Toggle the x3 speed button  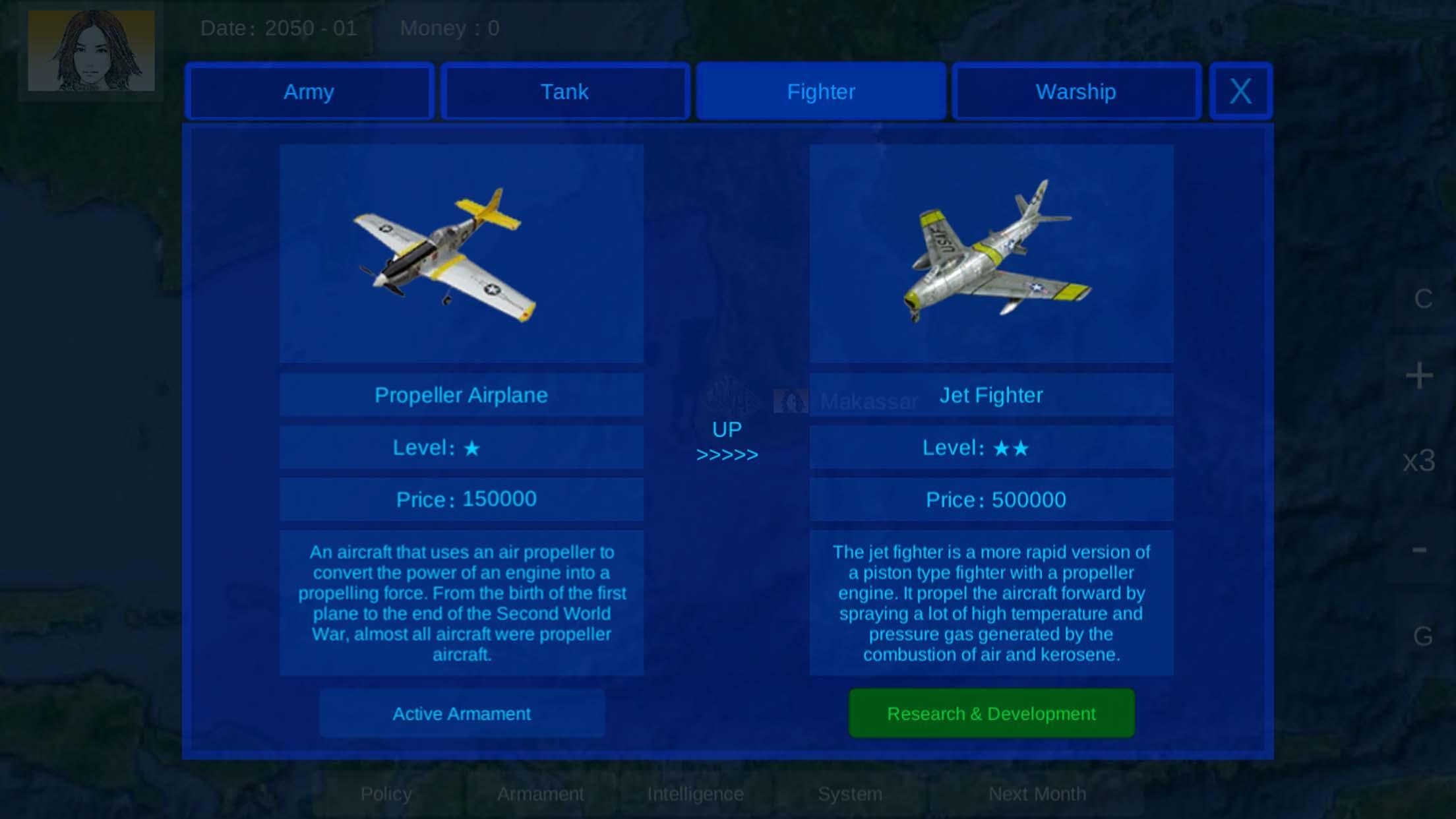pyautogui.click(x=1419, y=461)
